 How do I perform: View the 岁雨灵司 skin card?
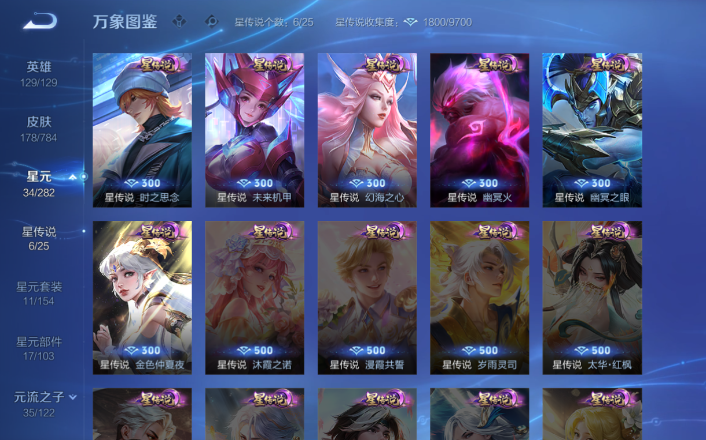(x=480, y=296)
